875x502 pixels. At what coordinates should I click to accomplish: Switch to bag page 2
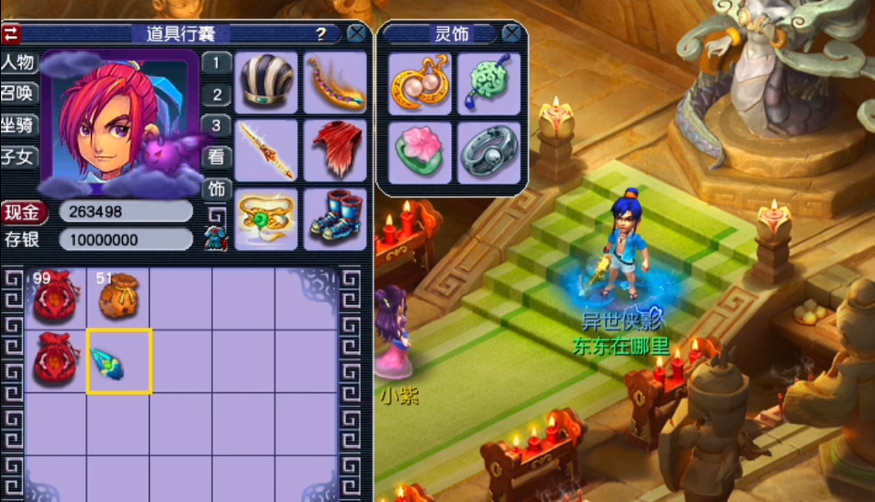pos(216,95)
